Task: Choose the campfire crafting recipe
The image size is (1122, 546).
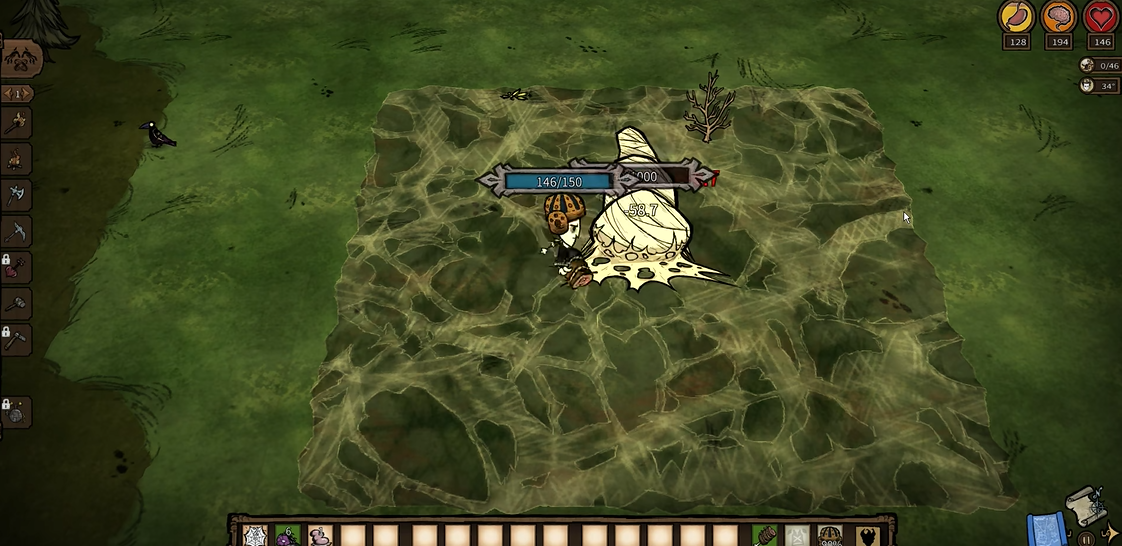Action: click(18, 159)
